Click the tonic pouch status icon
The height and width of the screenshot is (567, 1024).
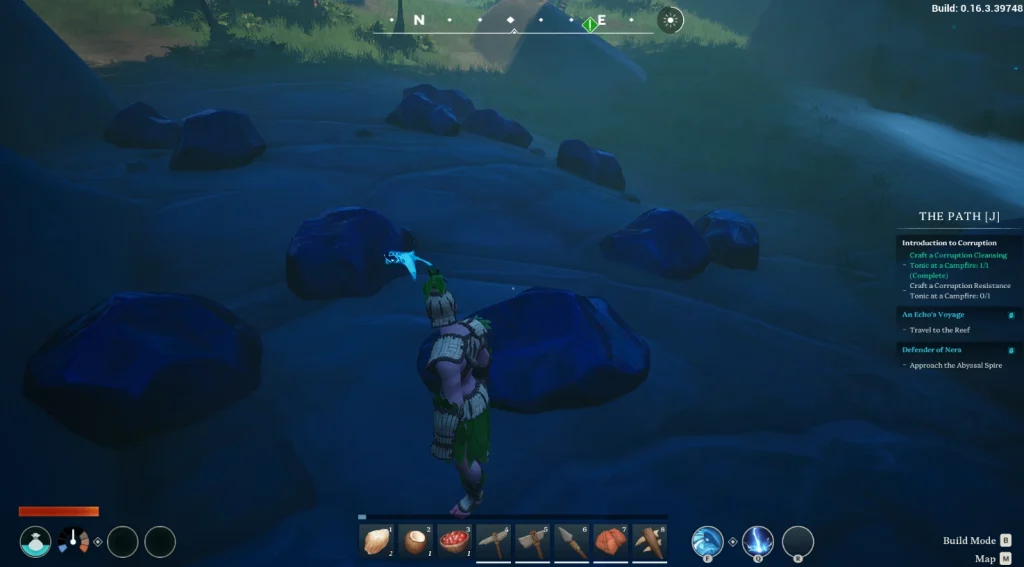coord(36,541)
